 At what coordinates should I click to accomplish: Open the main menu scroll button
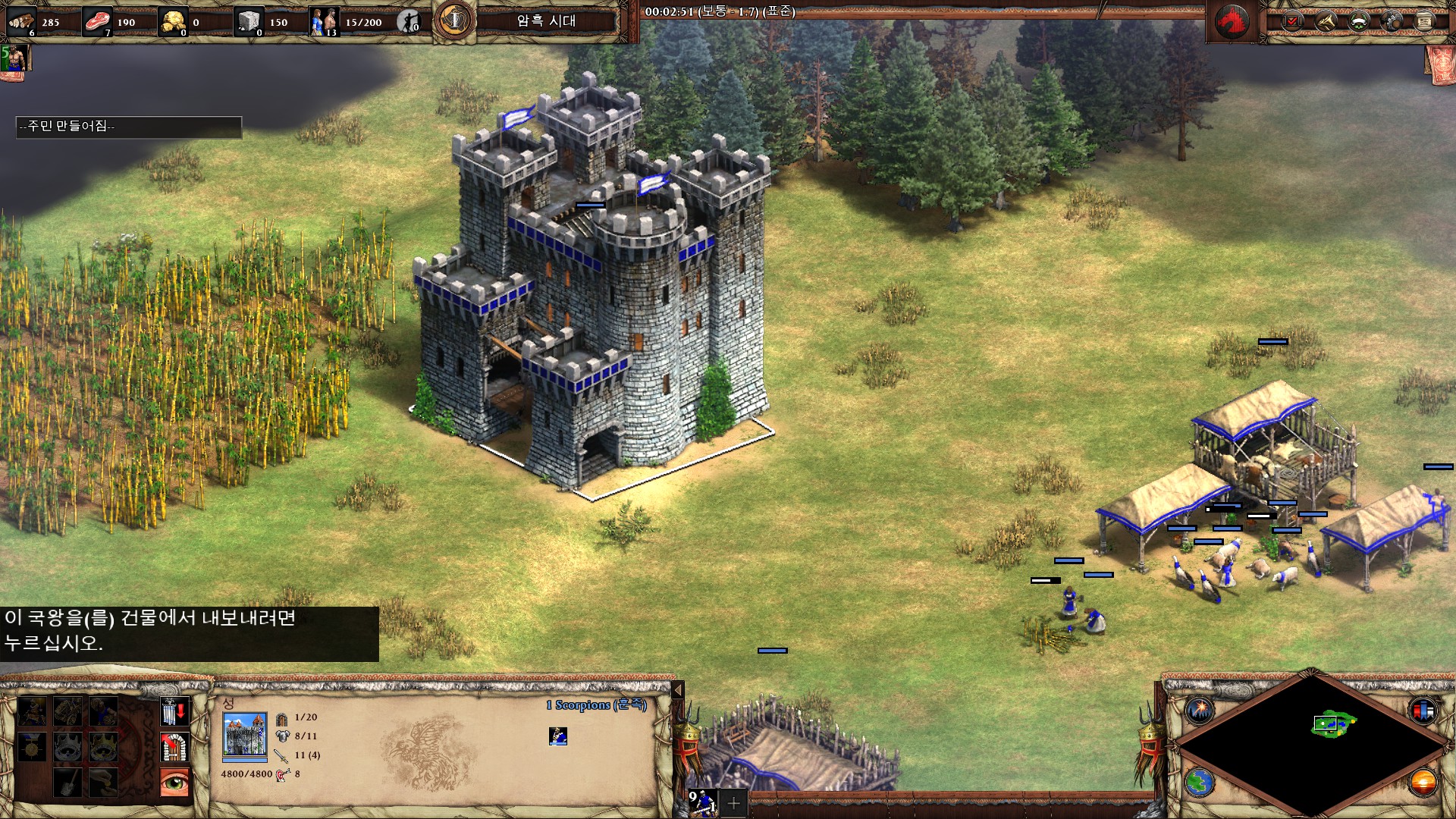pos(1424,21)
